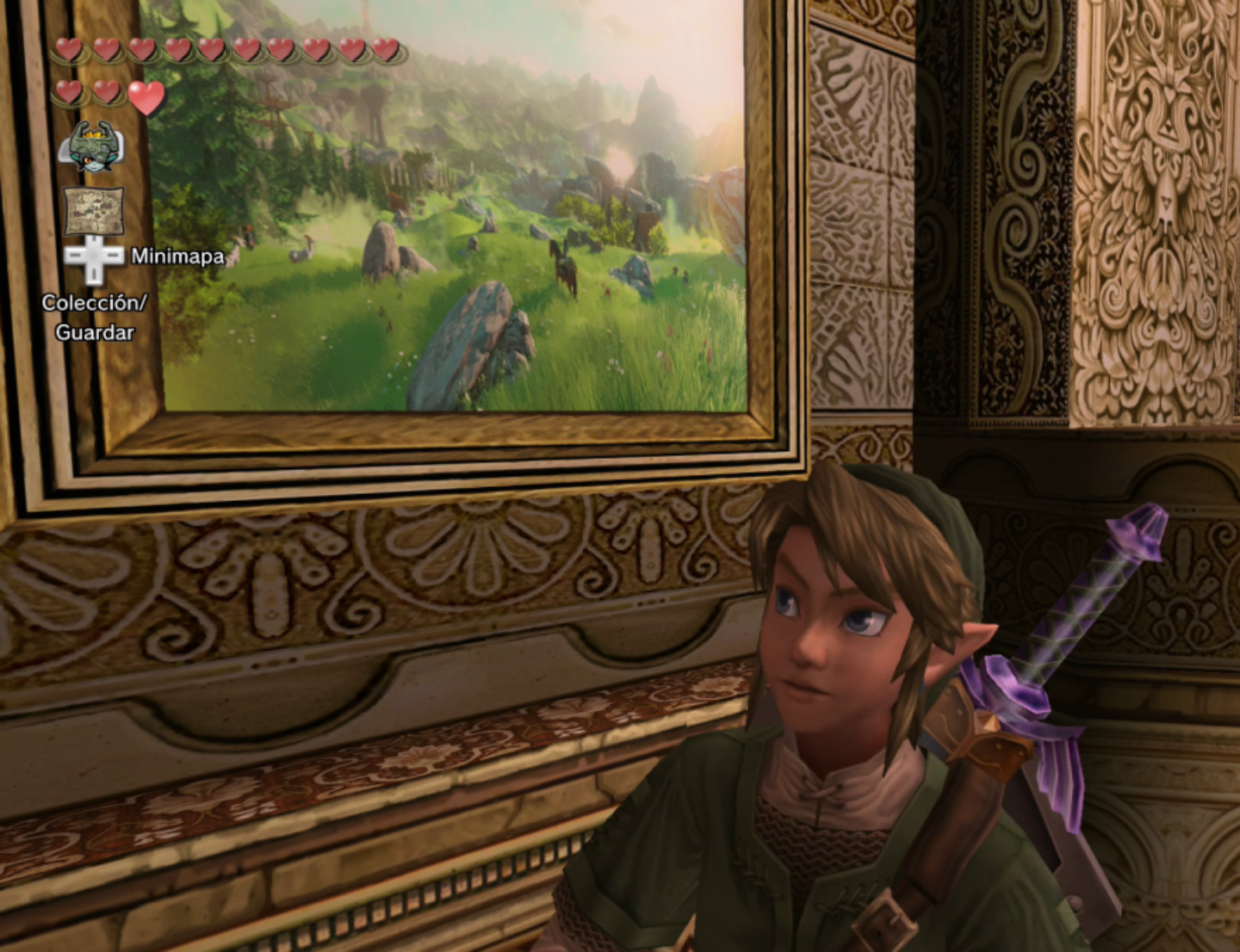
Task: Click the Minimapa text link
Action: [x=176, y=256]
